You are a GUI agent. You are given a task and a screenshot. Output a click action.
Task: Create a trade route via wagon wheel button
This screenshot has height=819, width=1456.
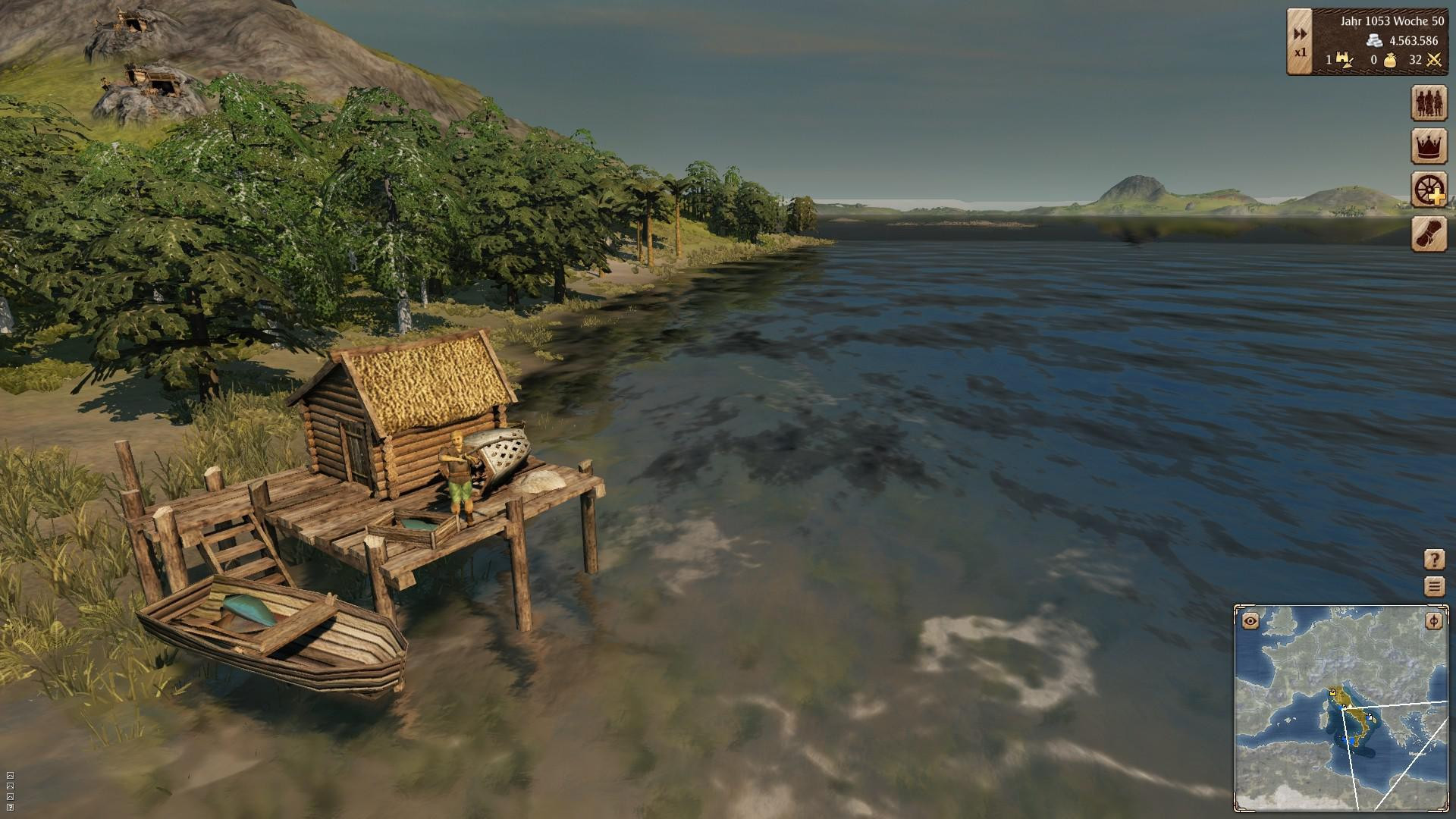pyautogui.click(x=1429, y=190)
